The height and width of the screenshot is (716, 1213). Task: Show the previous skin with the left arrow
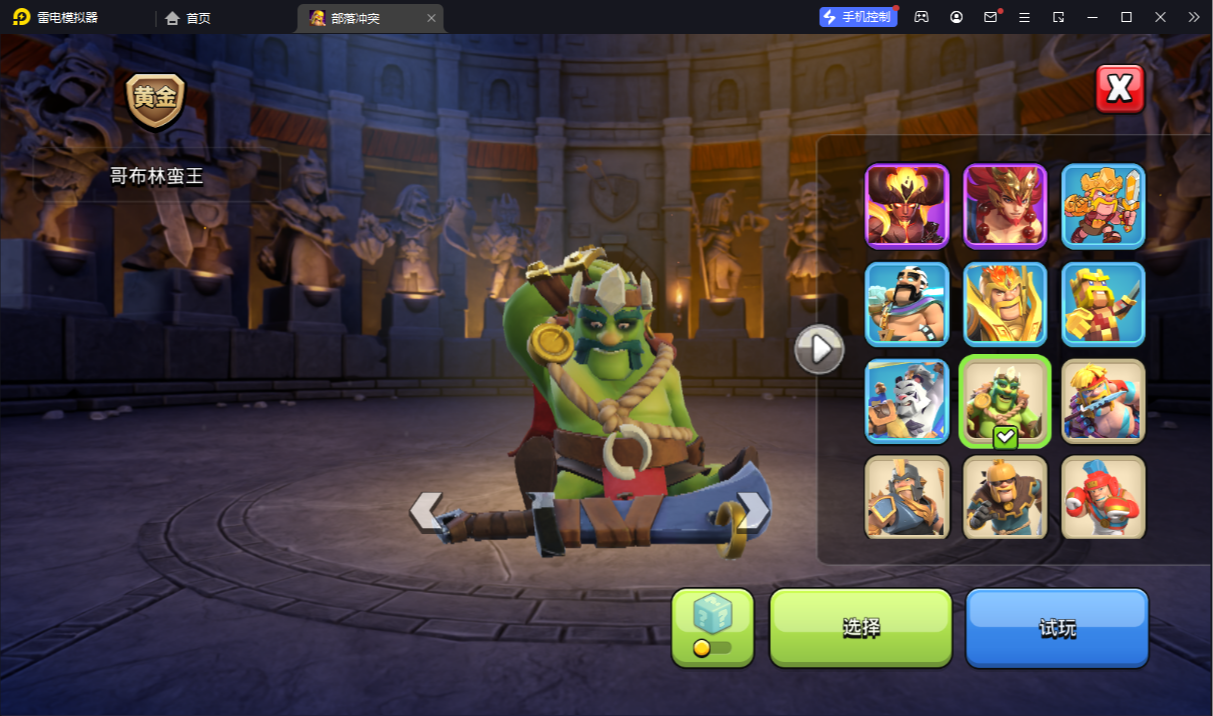(x=427, y=510)
